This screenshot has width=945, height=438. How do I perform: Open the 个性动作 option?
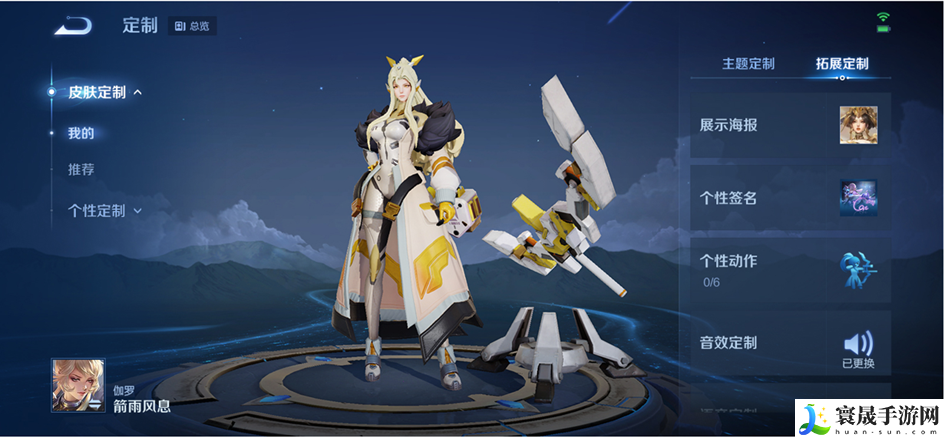(790, 270)
